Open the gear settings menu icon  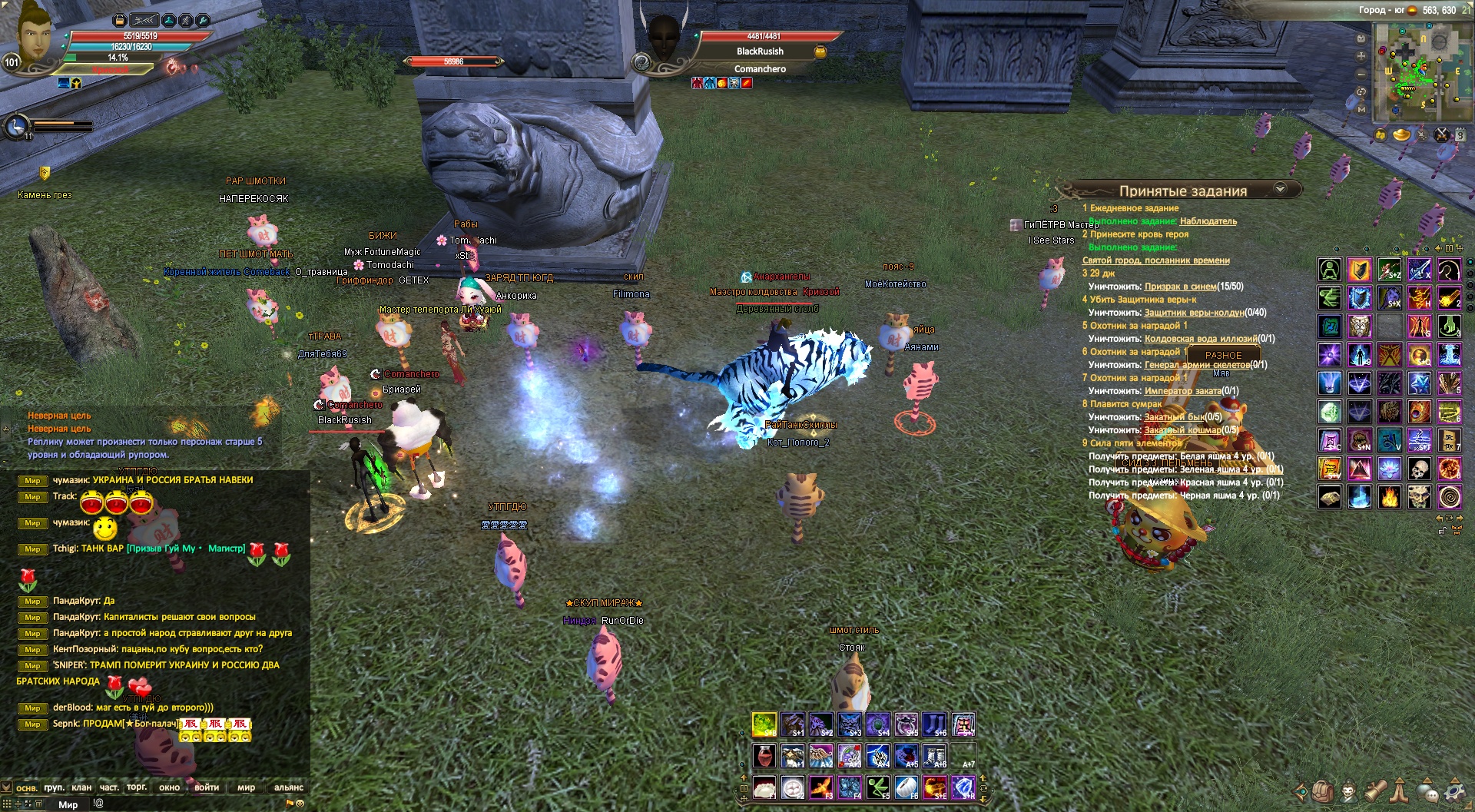coord(1454,790)
